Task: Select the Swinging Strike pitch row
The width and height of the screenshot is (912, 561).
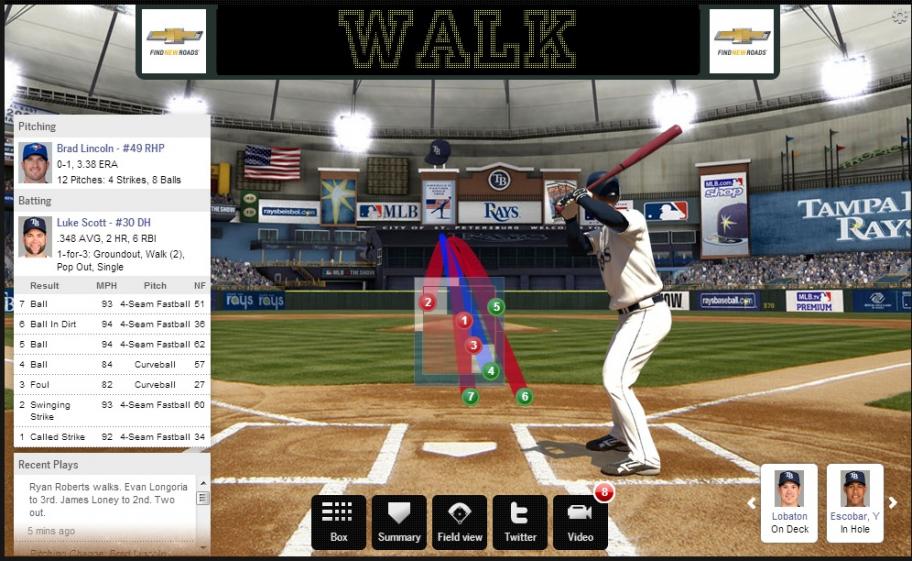Action: [112, 410]
